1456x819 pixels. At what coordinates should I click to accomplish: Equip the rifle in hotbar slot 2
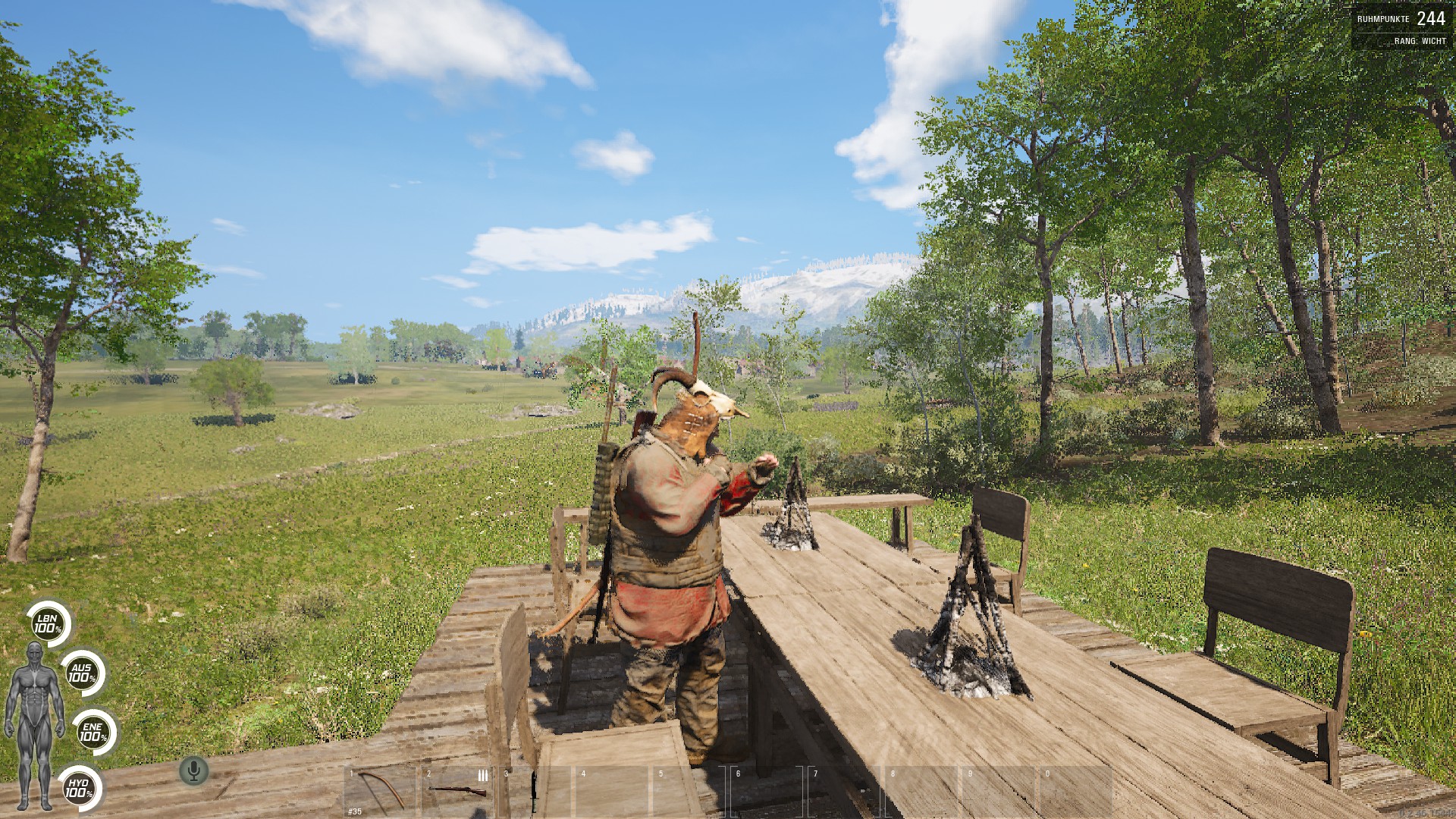coord(458,790)
